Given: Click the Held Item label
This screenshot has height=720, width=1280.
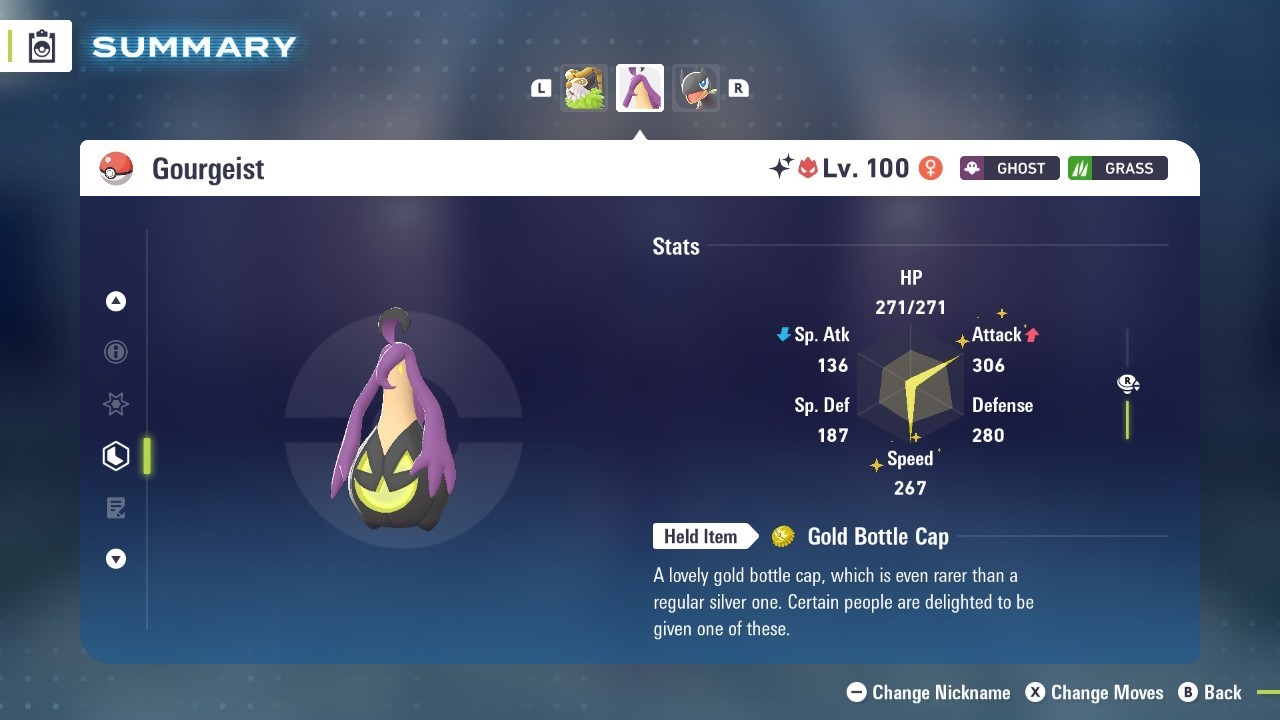Looking at the screenshot, I should 701,537.
